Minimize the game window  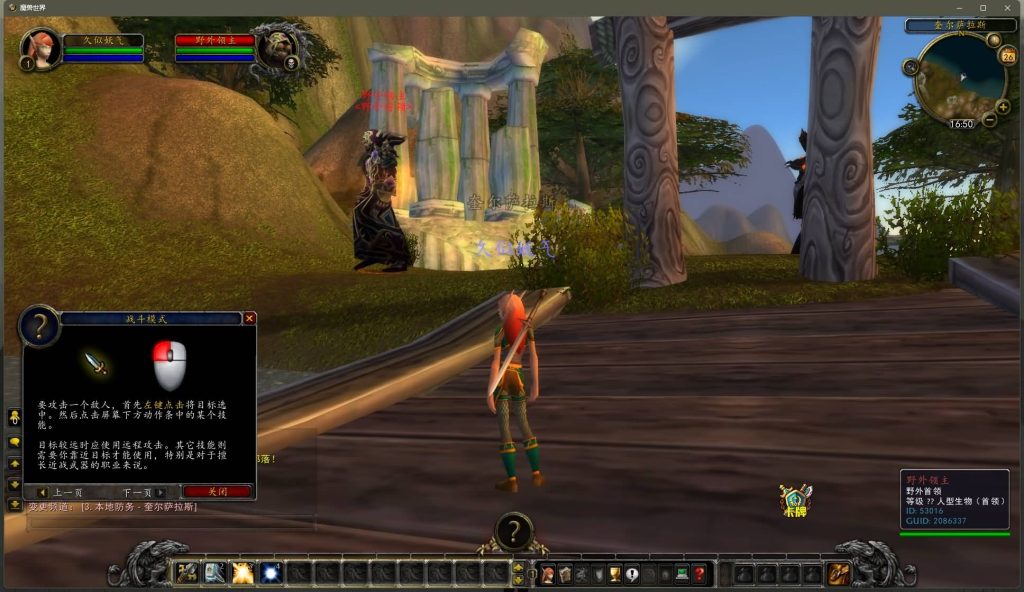pos(960,7)
